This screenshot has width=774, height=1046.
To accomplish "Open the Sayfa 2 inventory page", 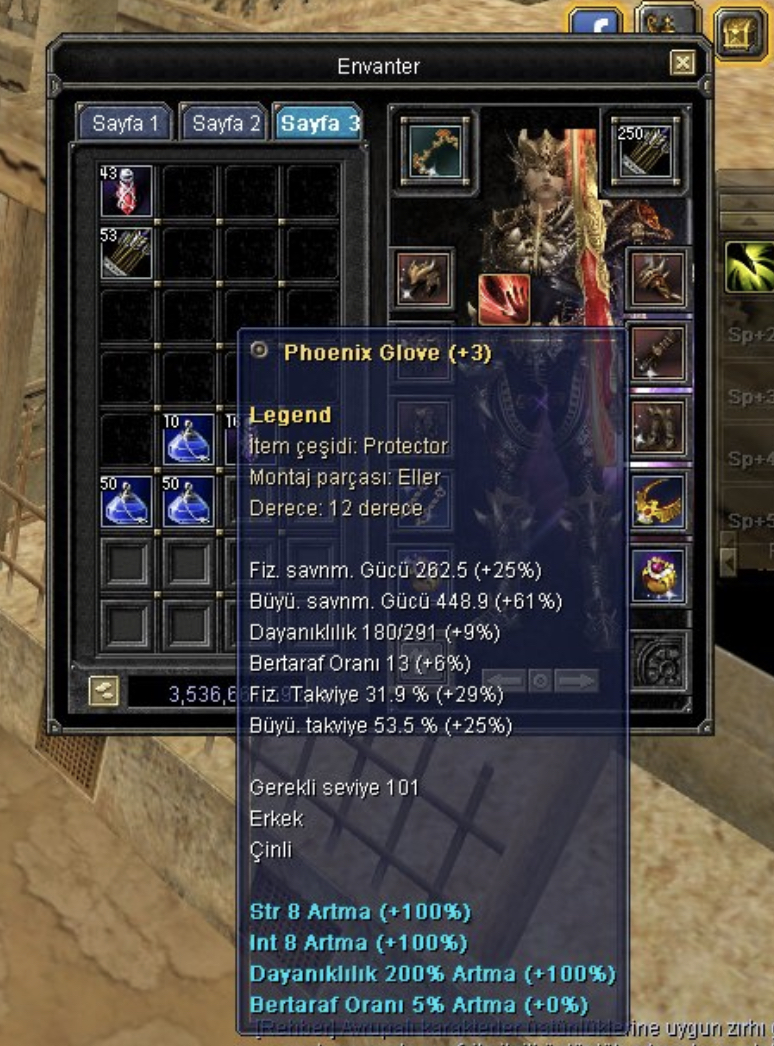I will tap(225, 124).
